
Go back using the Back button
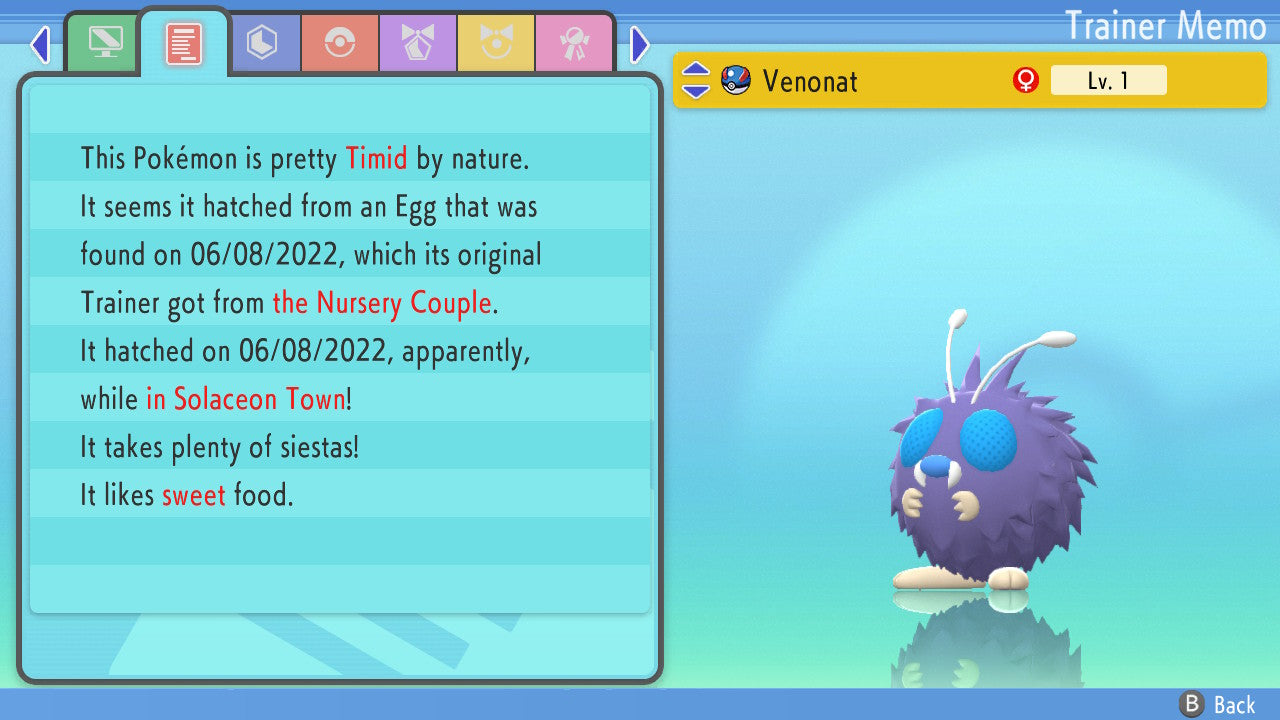click(1218, 705)
